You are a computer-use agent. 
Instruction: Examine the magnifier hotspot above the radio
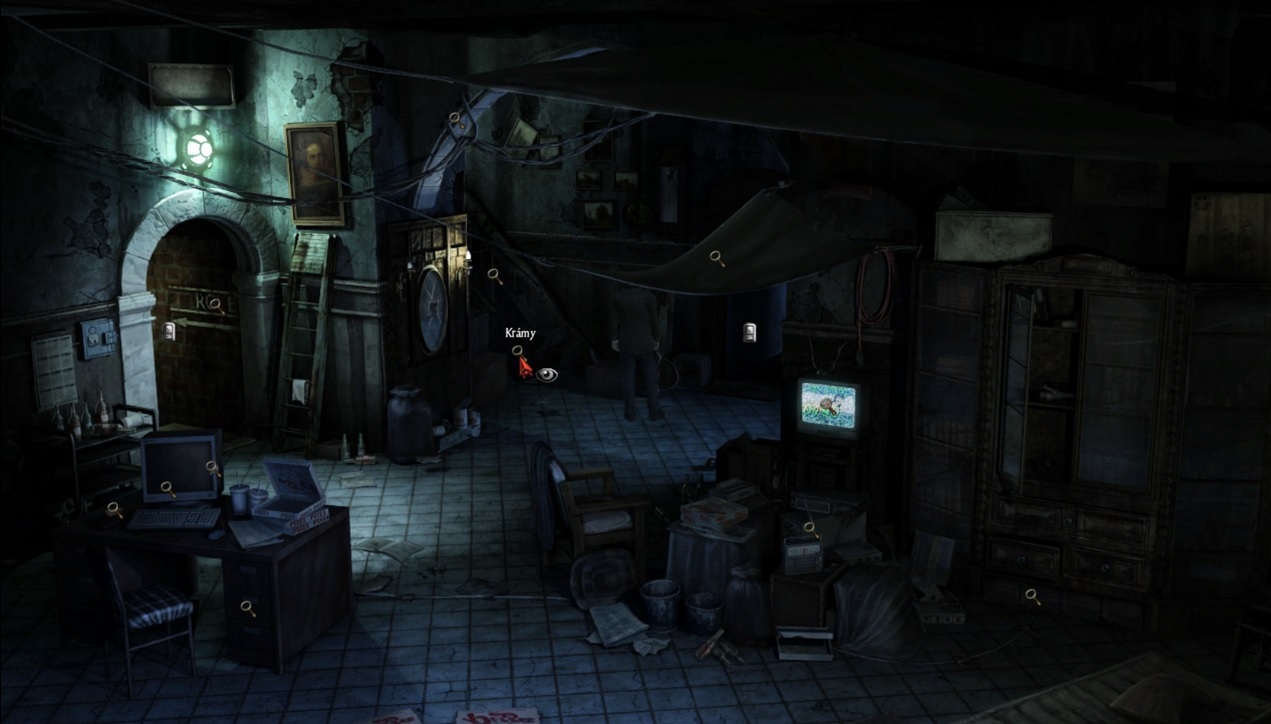808,527
